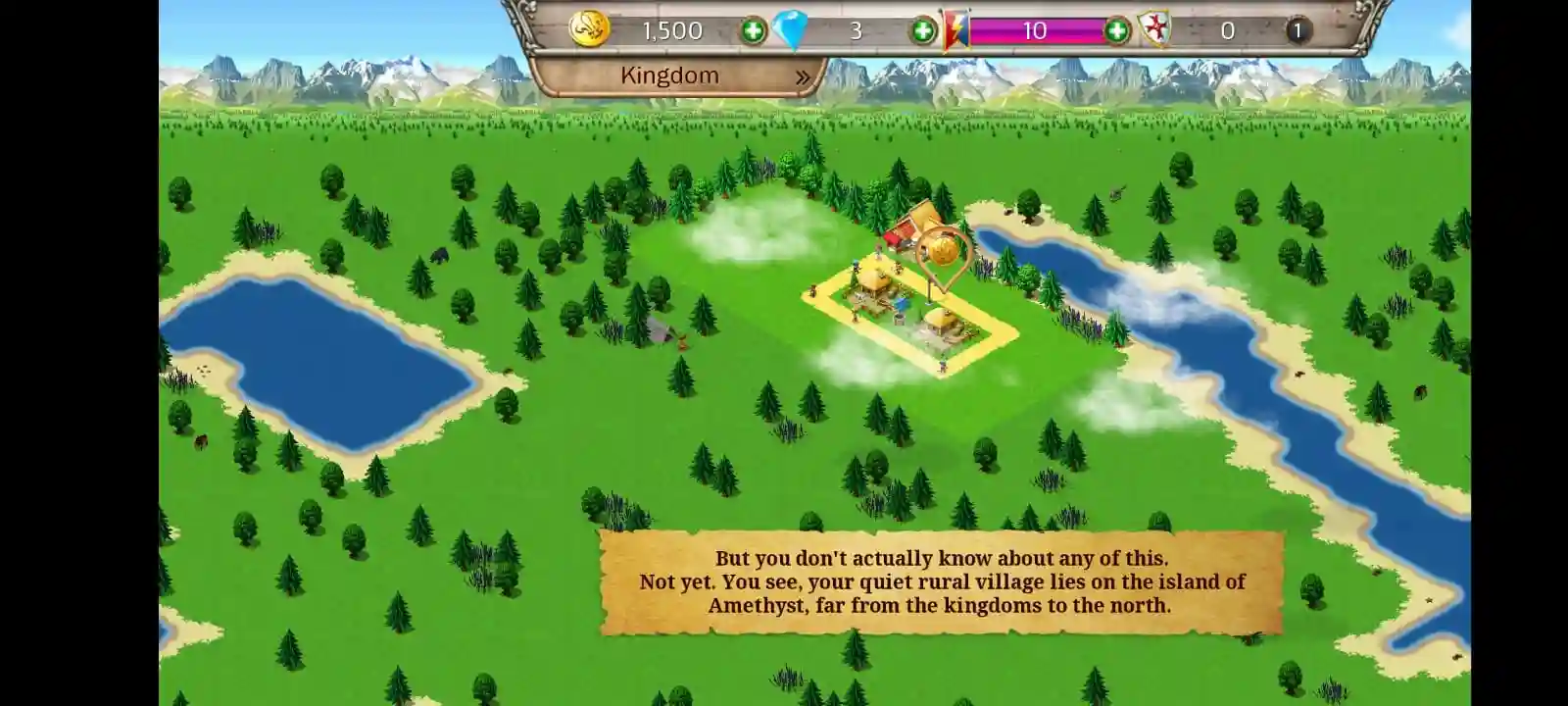1568x706 pixels.
Task: Select a villager figure near the village houses
Action: (856, 267)
